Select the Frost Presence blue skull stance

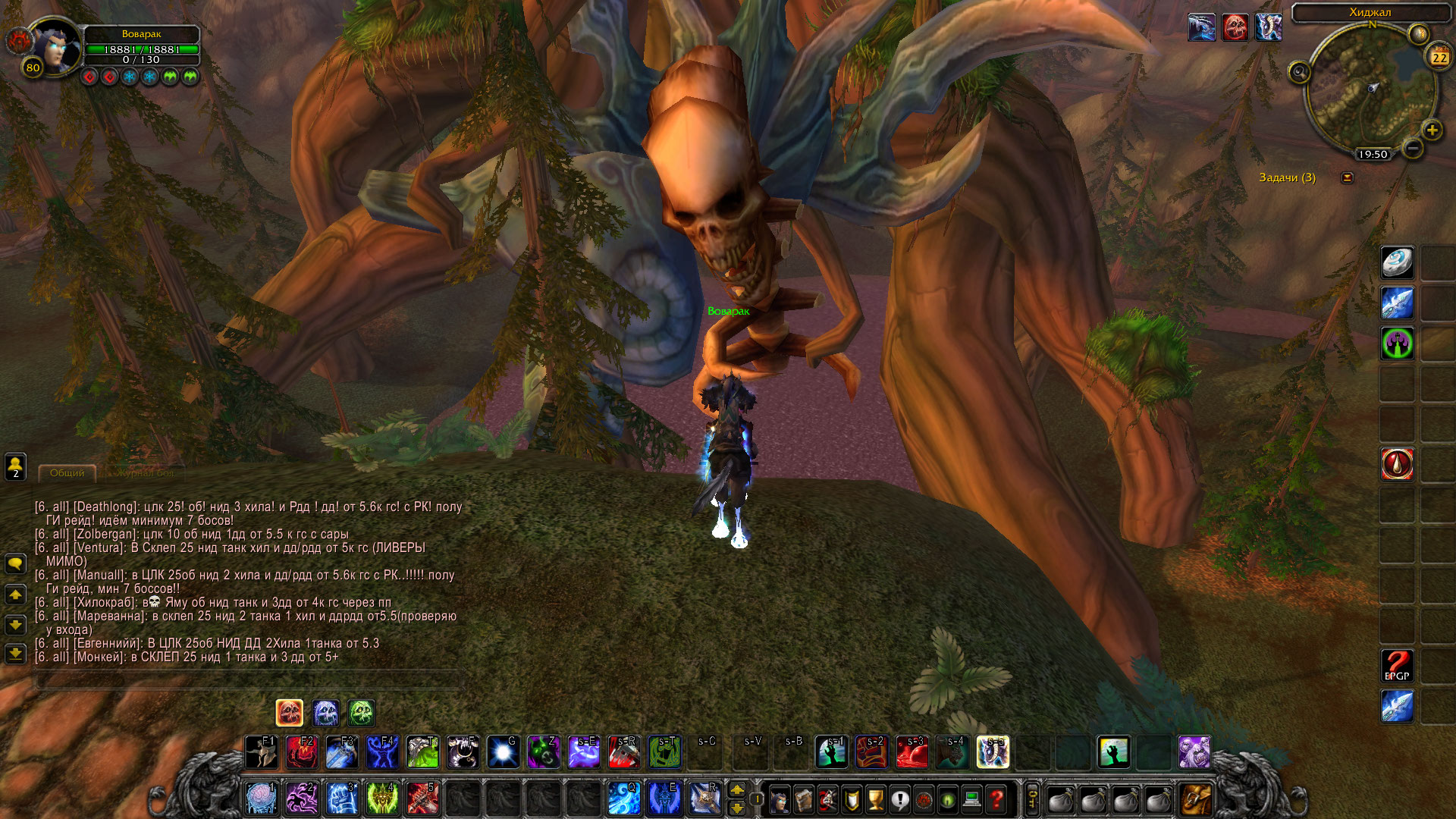325,713
